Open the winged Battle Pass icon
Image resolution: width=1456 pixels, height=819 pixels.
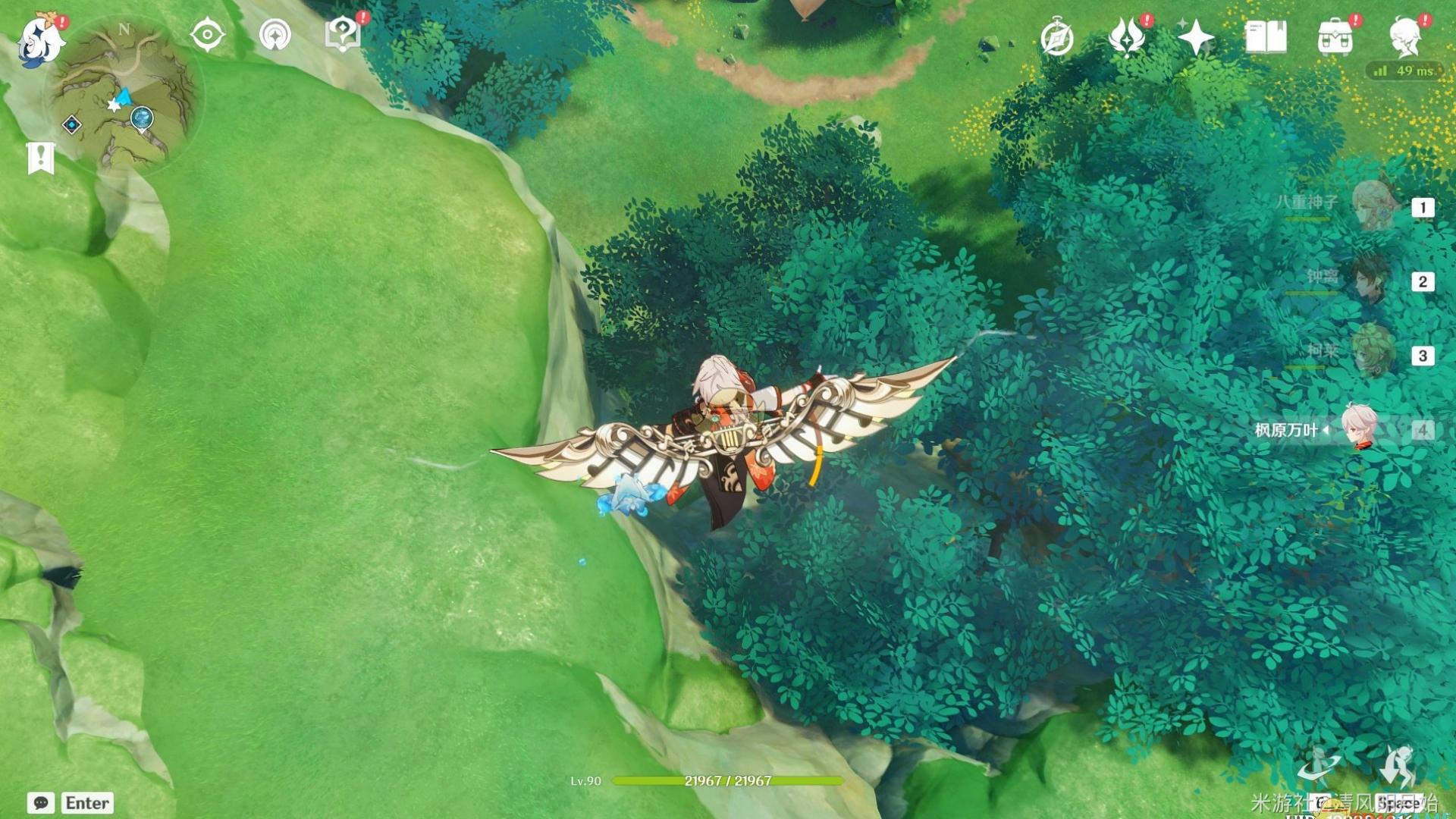(1126, 37)
